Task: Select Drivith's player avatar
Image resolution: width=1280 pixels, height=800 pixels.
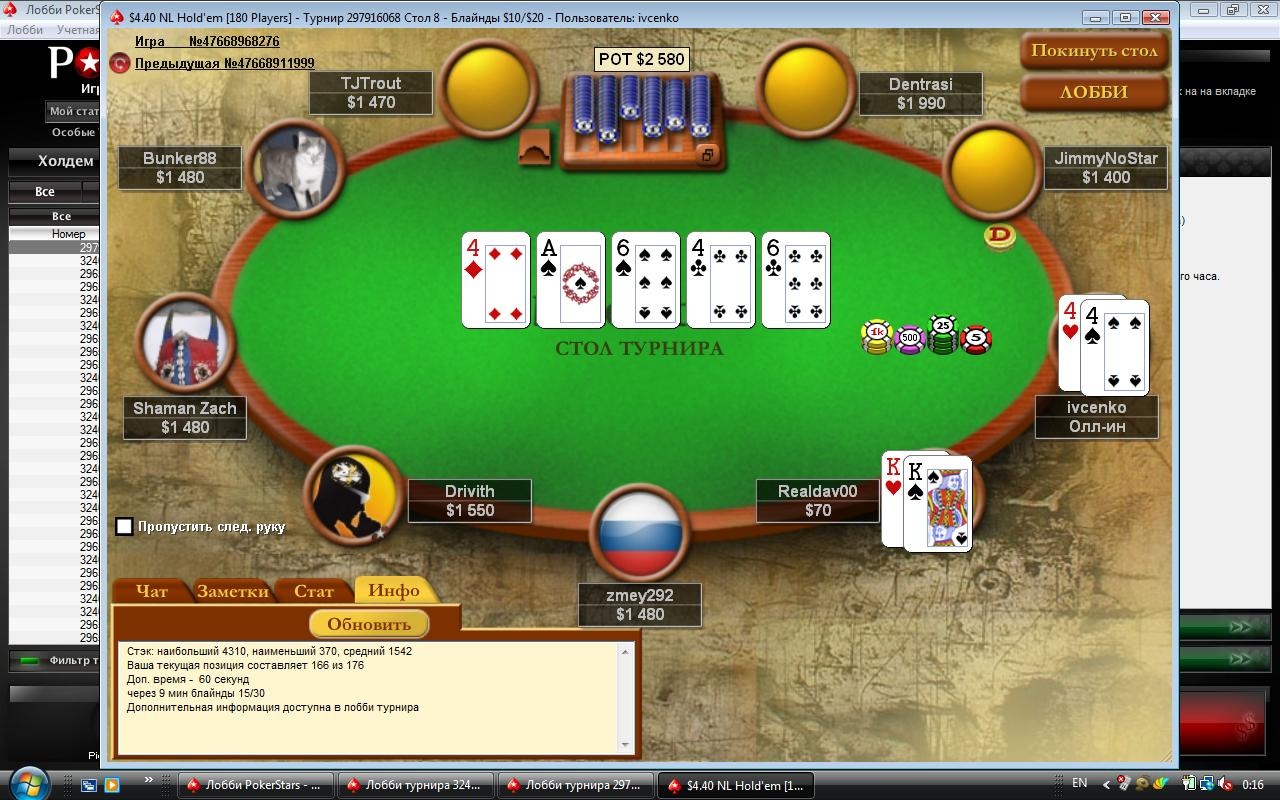Action: (x=350, y=493)
